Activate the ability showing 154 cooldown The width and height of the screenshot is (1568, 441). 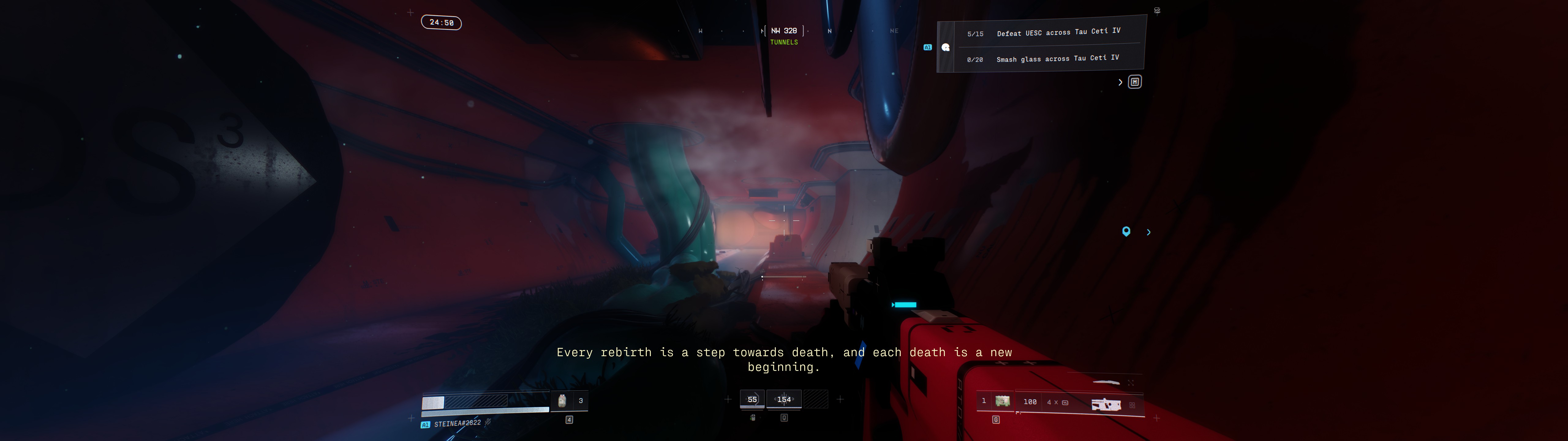click(x=784, y=400)
